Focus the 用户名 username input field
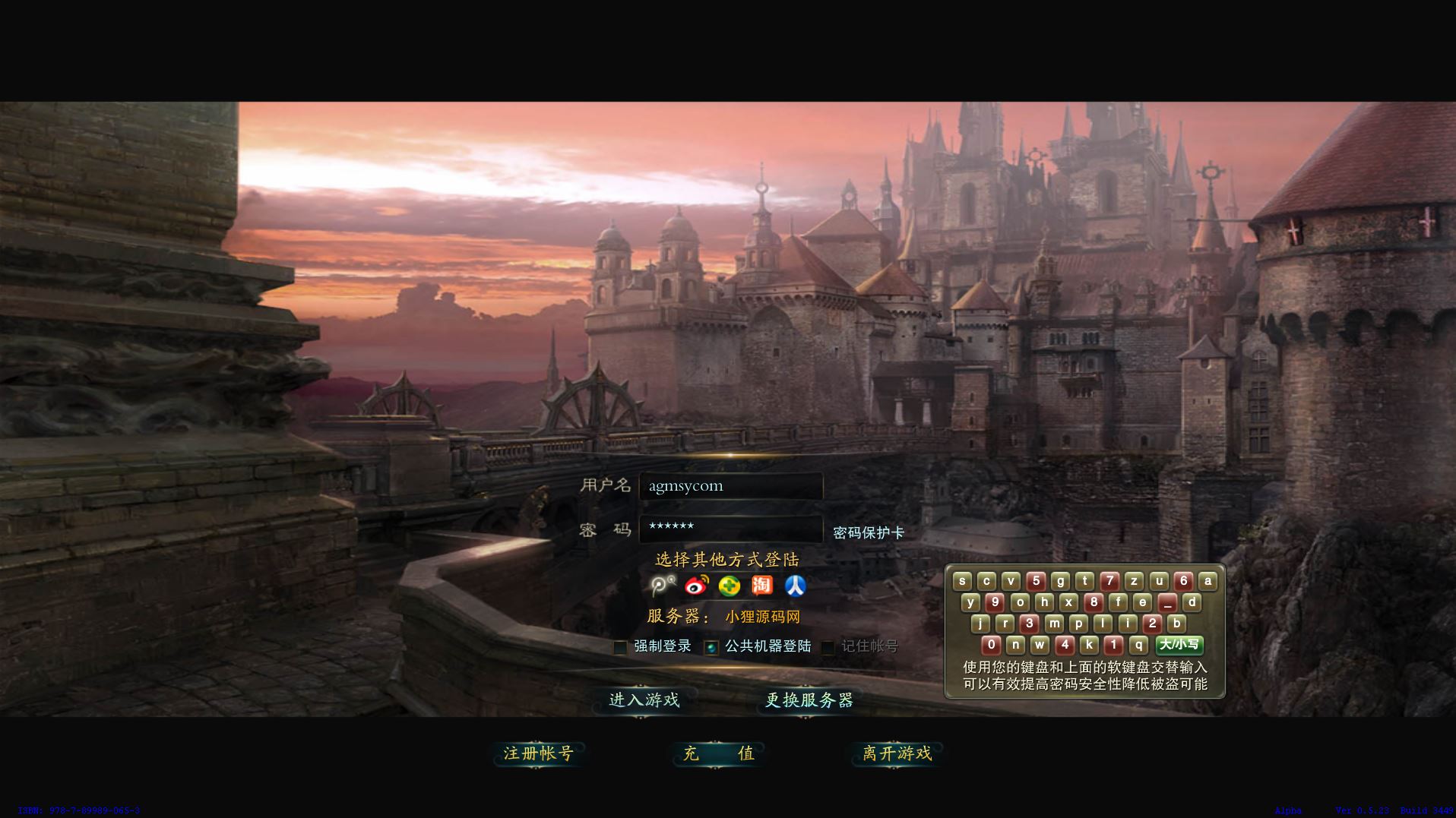Viewport: 1456px width, 818px height. (x=730, y=486)
